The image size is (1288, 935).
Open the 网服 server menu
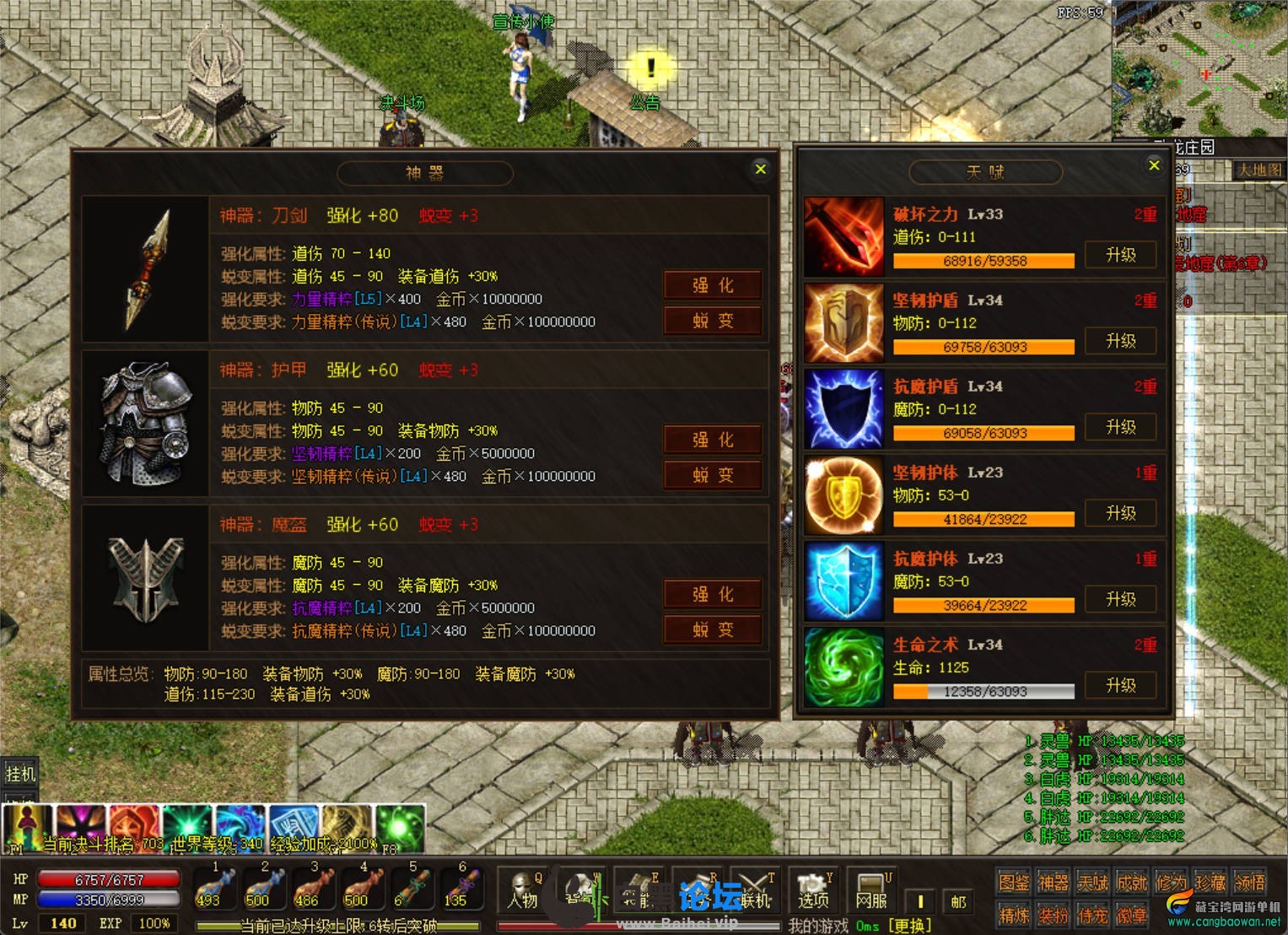click(x=870, y=892)
